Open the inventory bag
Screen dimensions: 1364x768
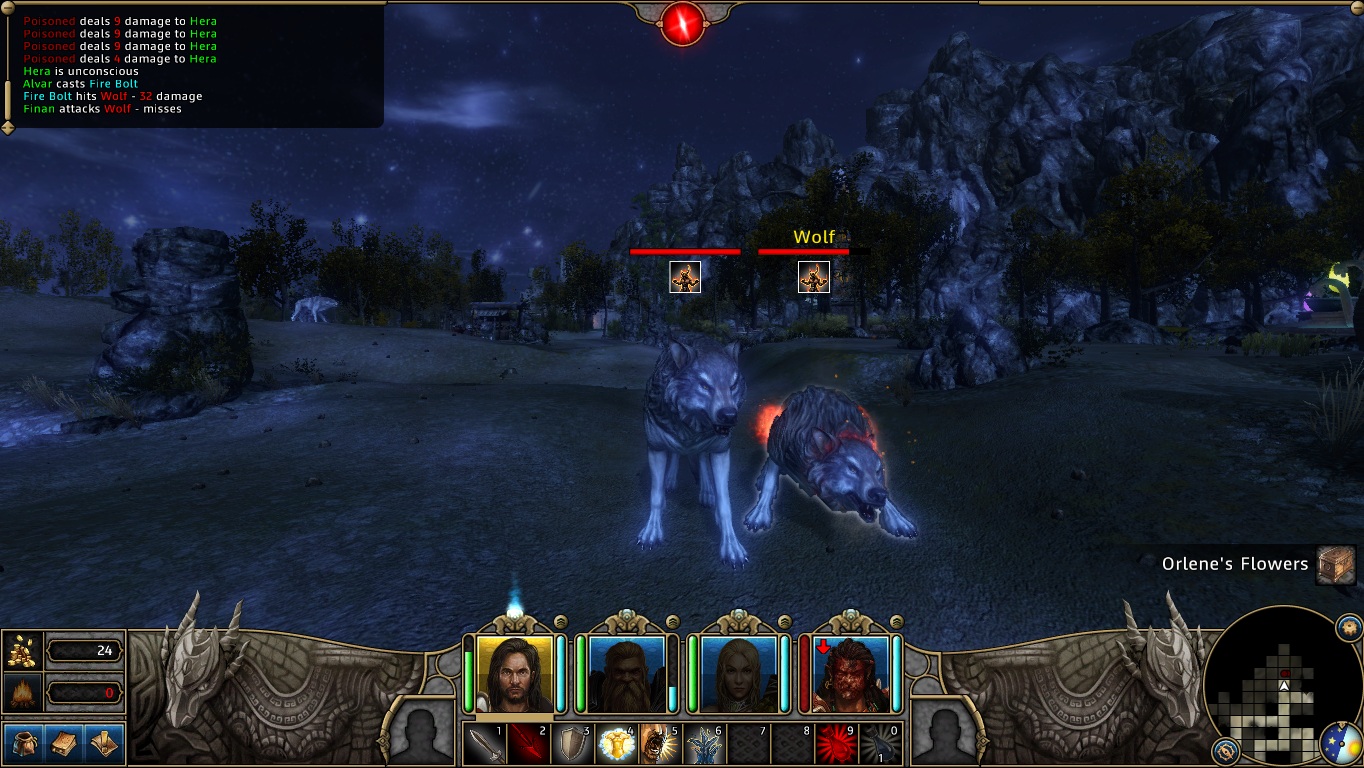click(24, 743)
